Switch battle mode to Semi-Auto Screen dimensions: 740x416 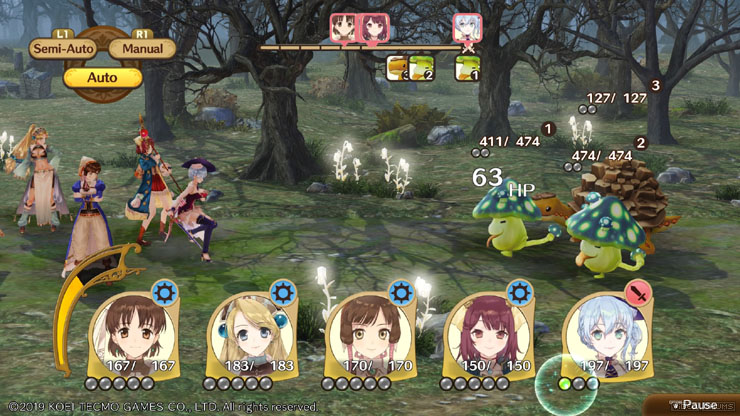coord(59,48)
